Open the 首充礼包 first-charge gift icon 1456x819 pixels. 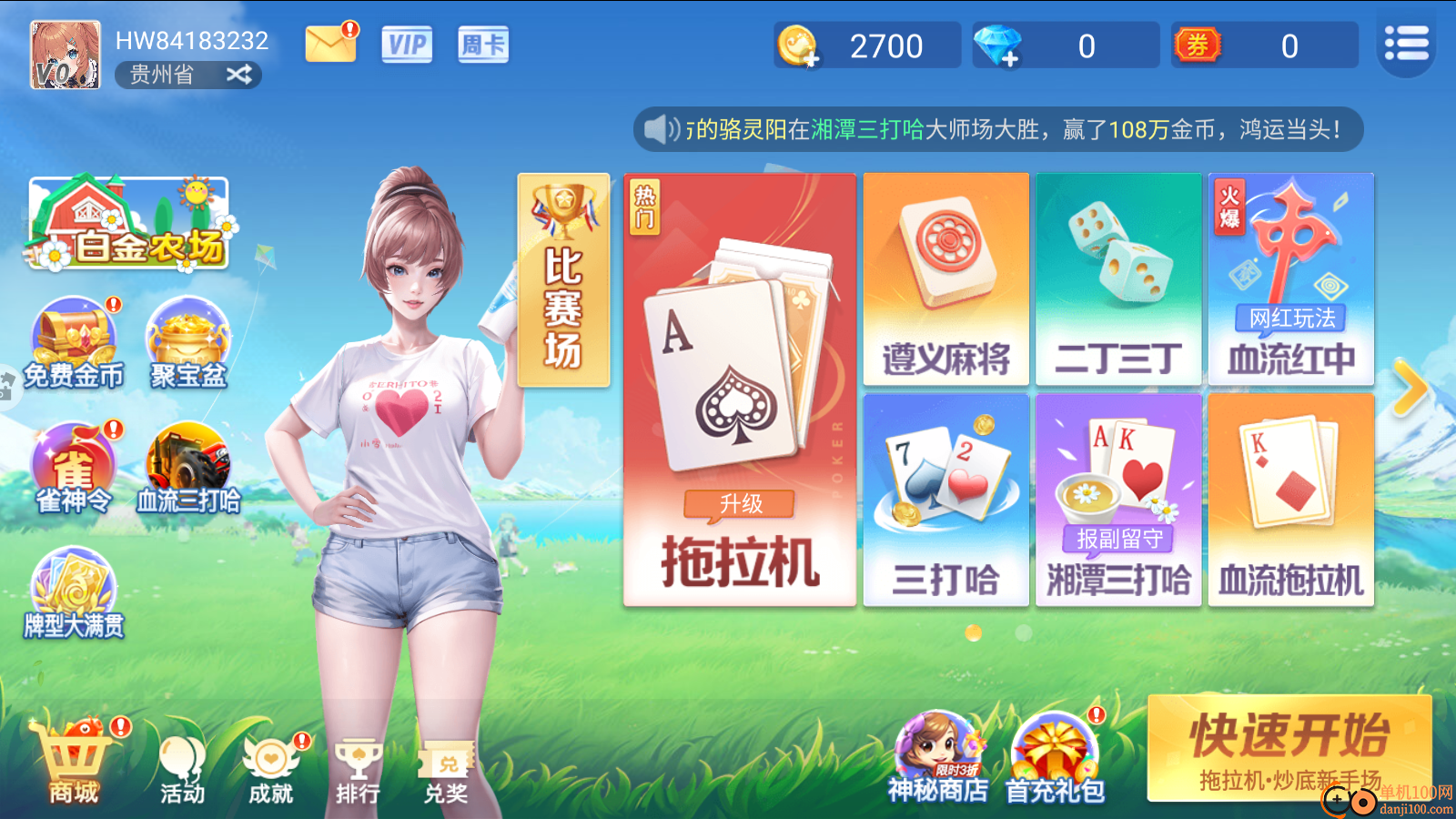[1051, 753]
